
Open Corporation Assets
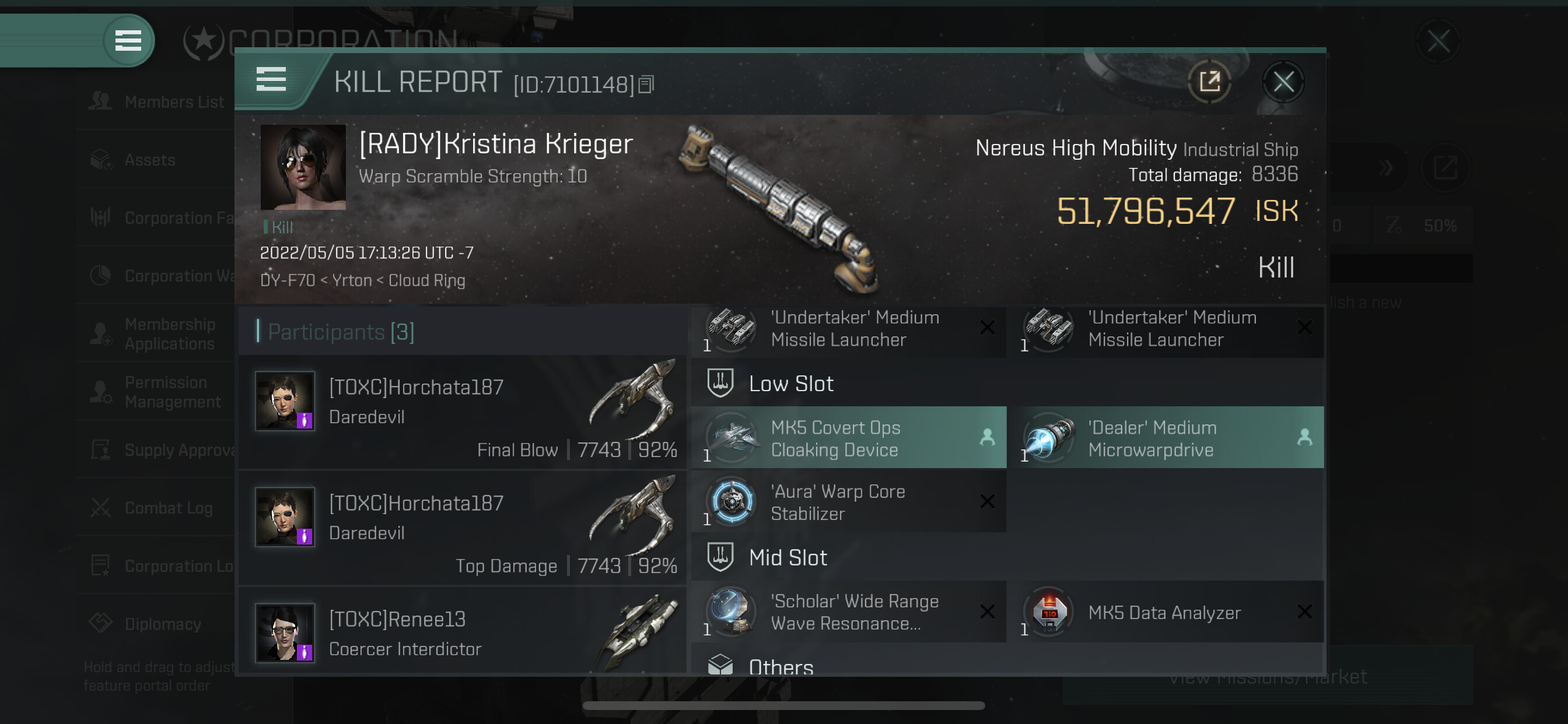pos(150,160)
